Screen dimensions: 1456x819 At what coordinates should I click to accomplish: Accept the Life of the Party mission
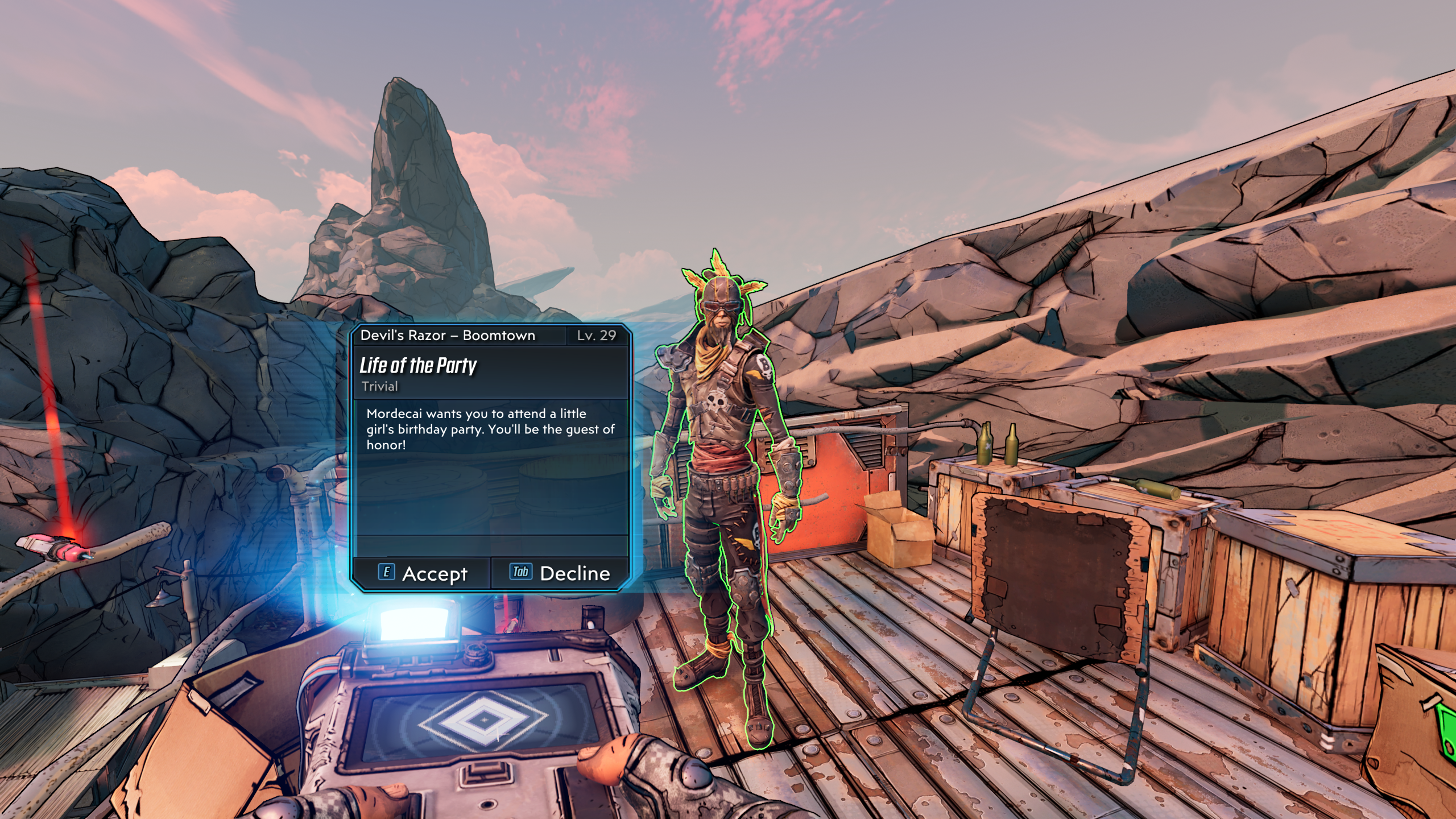pyautogui.click(x=435, y=574)
